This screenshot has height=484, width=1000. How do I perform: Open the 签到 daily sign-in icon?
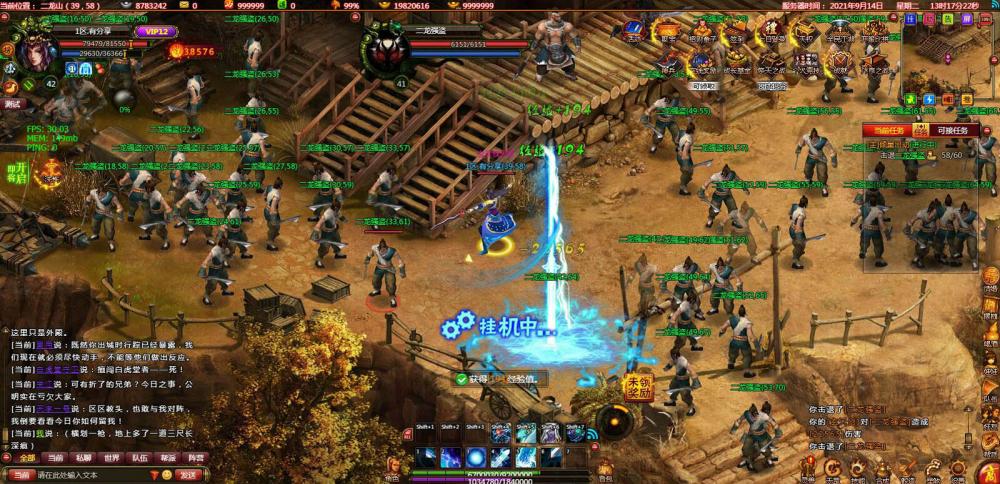point(737,32)
